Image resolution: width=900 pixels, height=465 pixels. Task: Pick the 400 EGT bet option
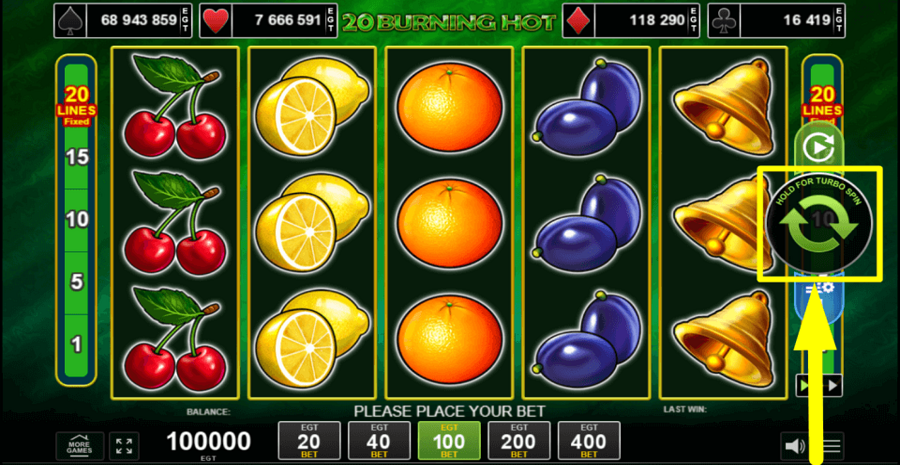589,441
